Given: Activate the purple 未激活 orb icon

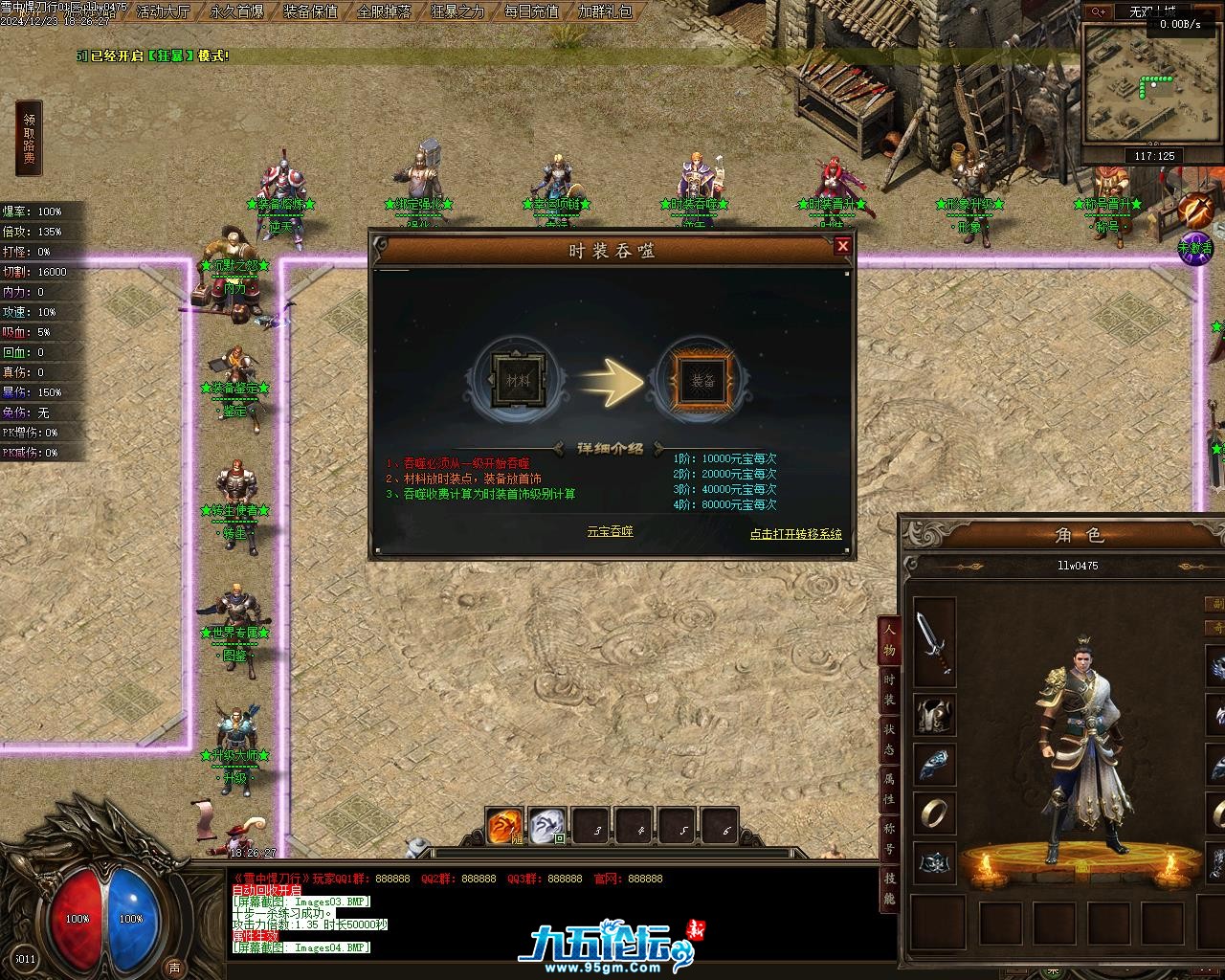Looking at the screenshot, I should click(1194, 248).
